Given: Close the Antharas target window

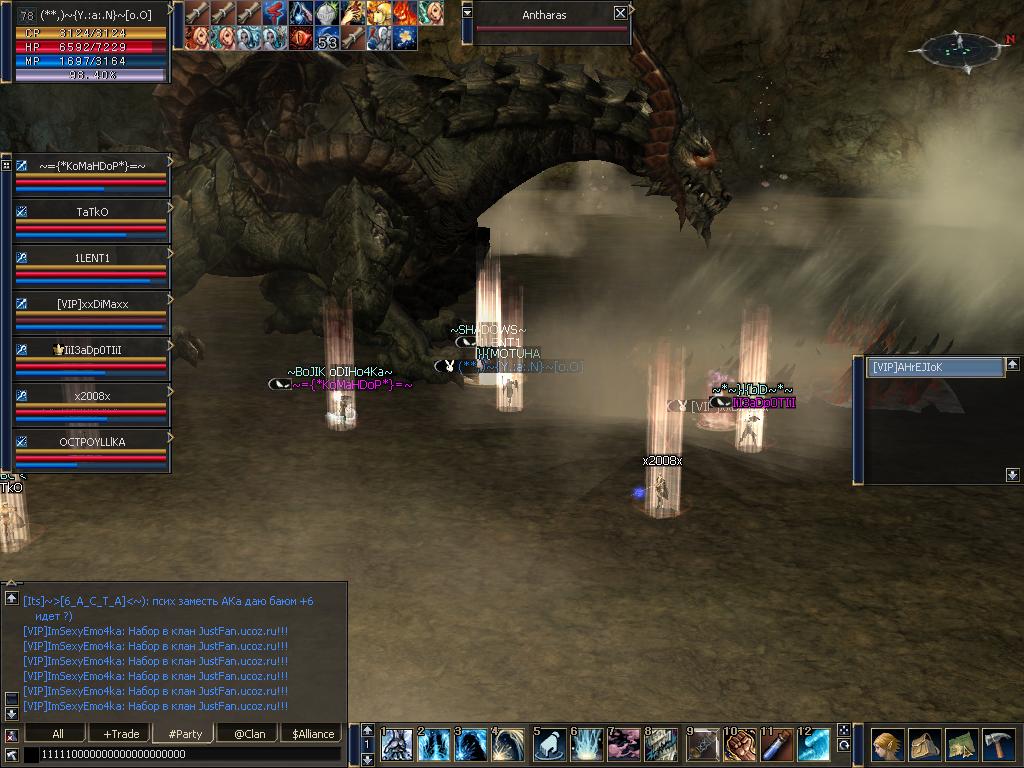Looking at the screenshot, I should point(620,14).
